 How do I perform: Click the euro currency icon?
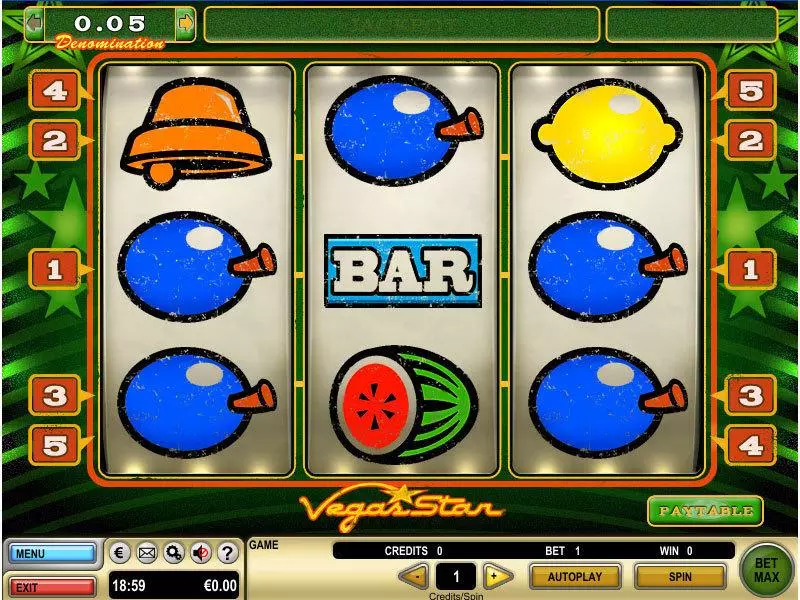coord(120,553)
